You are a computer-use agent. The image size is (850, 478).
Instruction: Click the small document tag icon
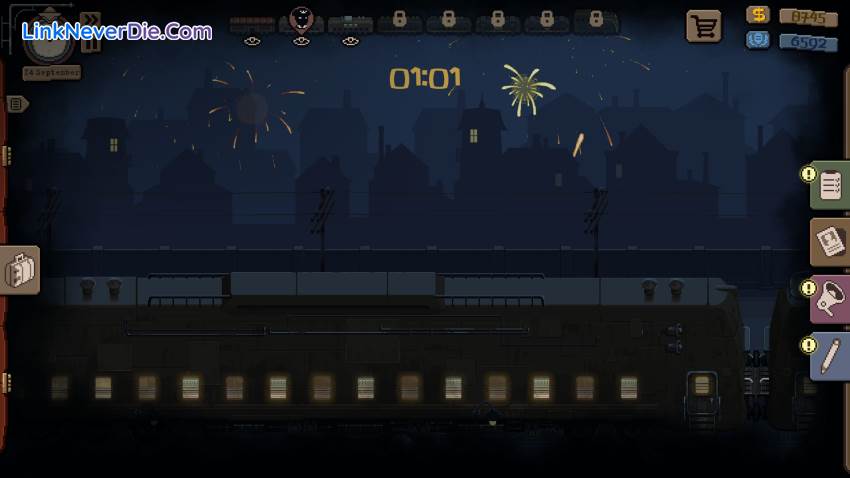pos(17,103)
